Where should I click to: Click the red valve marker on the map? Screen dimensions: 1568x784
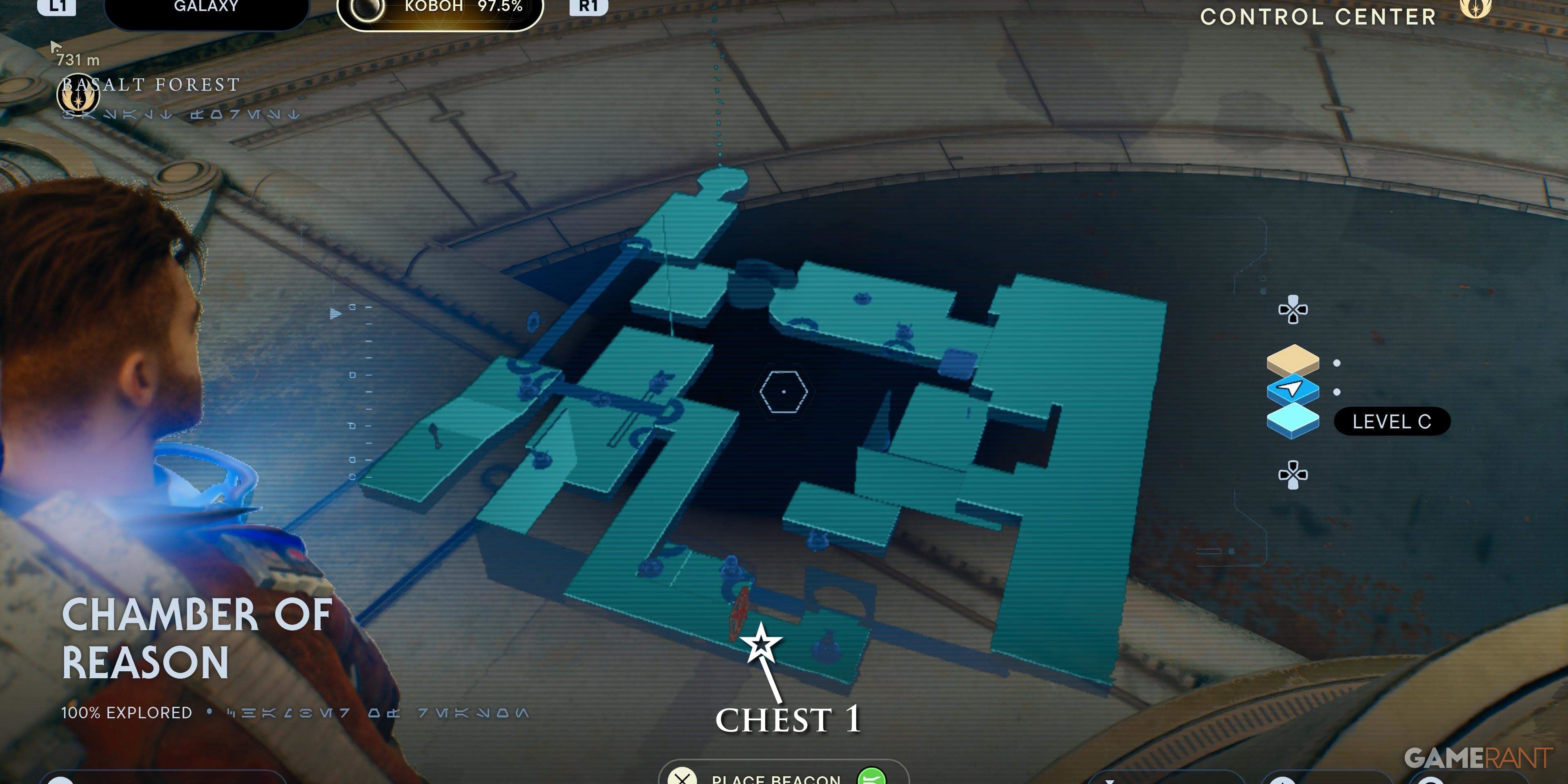pos(738,611)
